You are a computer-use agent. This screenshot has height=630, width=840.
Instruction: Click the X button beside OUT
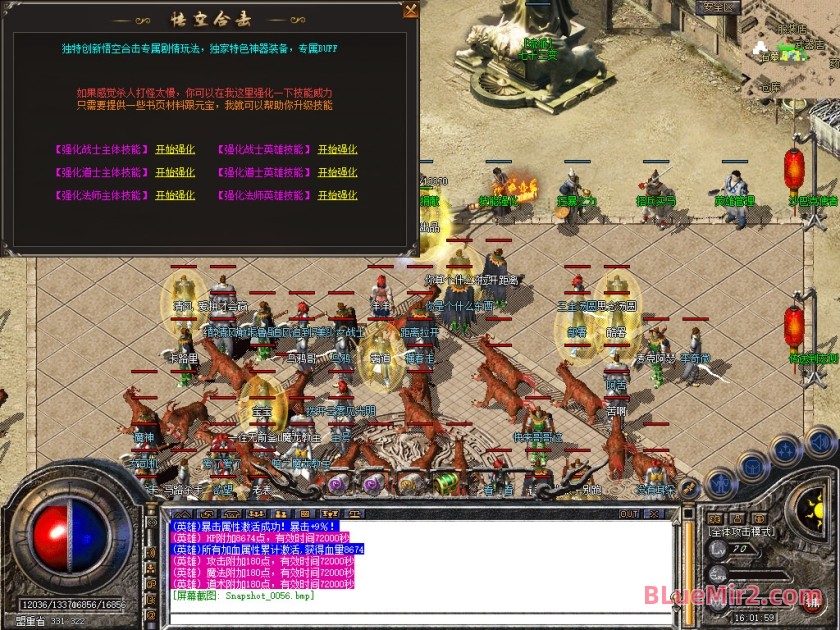[x=655, y=514]
